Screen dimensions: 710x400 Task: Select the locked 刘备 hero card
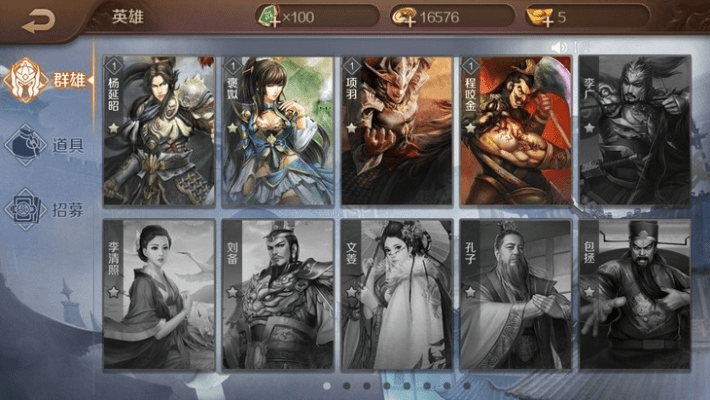click(x=277, y=295)
